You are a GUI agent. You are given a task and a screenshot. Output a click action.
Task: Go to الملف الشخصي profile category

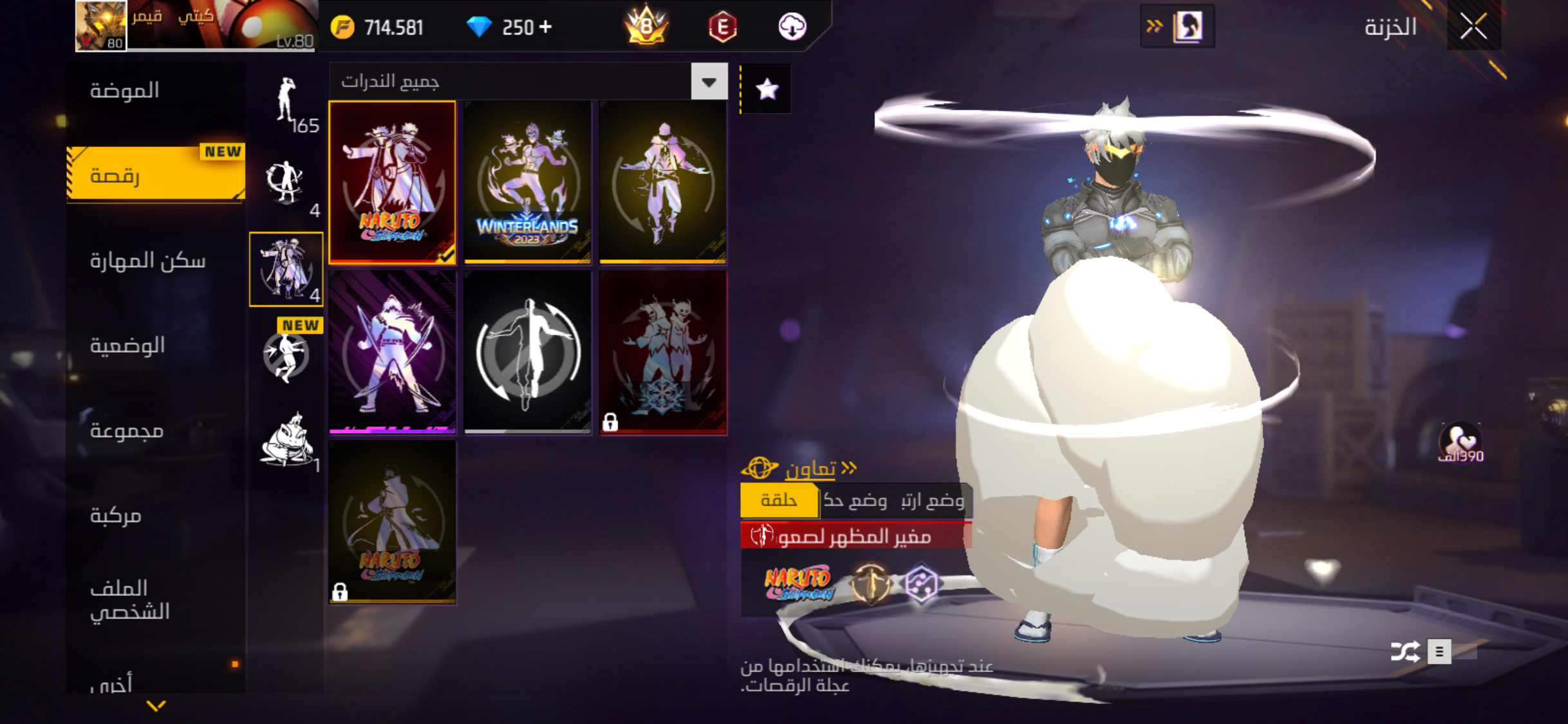point(130,599)
